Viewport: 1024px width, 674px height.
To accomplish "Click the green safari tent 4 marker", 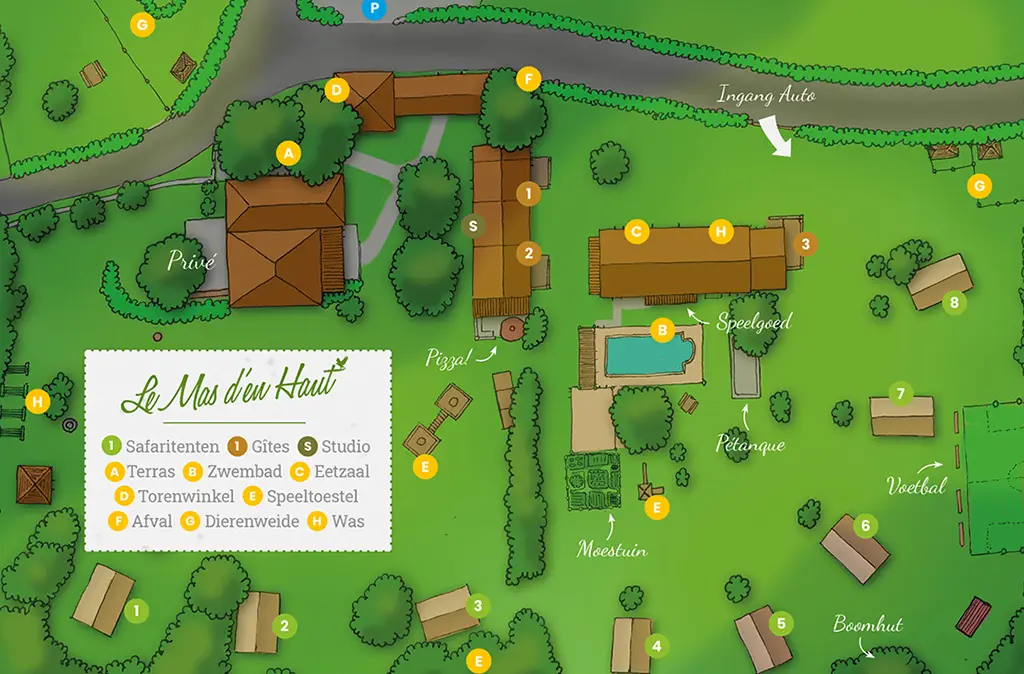I will pyautogui.click(x=656, y=646).
